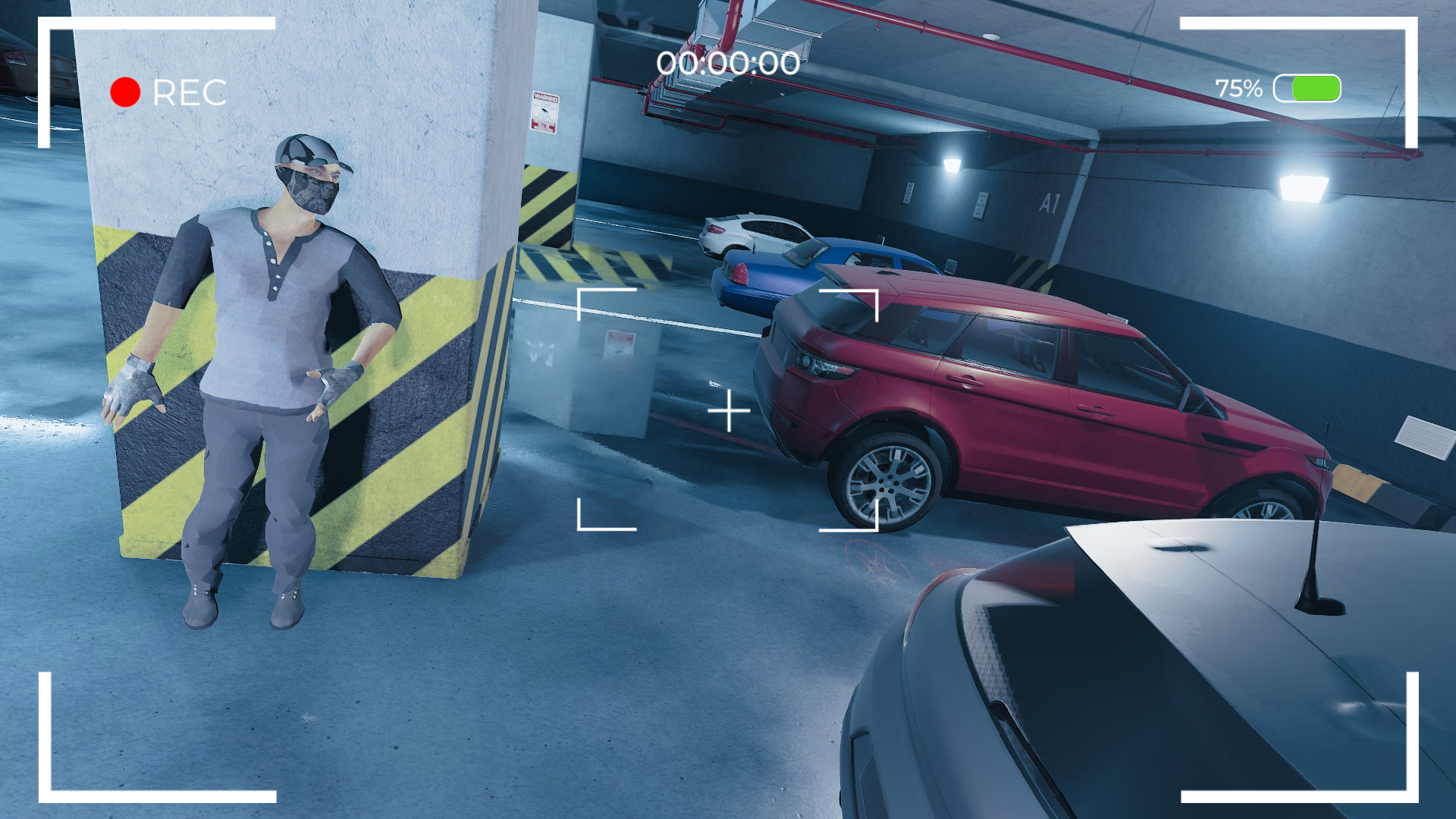Click the red REC recording dot
The image size is (1456, 819).
coord(126,93)
